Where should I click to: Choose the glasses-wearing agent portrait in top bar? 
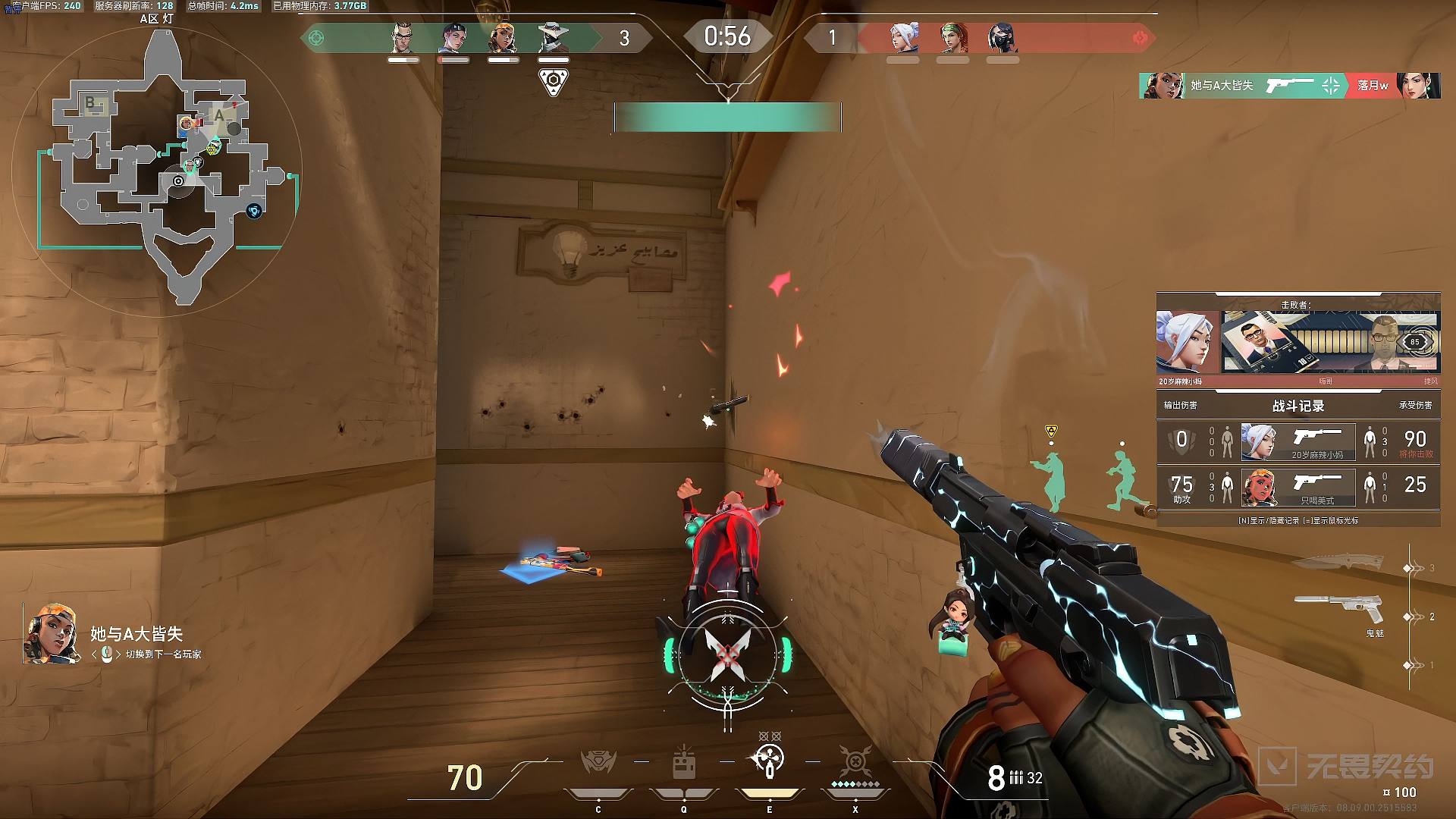click(x=403, y=37)
